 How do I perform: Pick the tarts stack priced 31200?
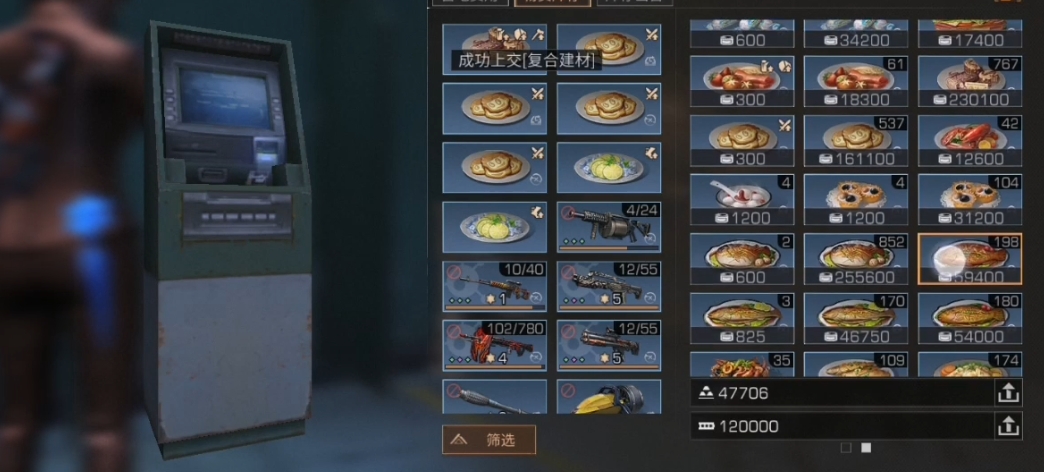point(969,200)
